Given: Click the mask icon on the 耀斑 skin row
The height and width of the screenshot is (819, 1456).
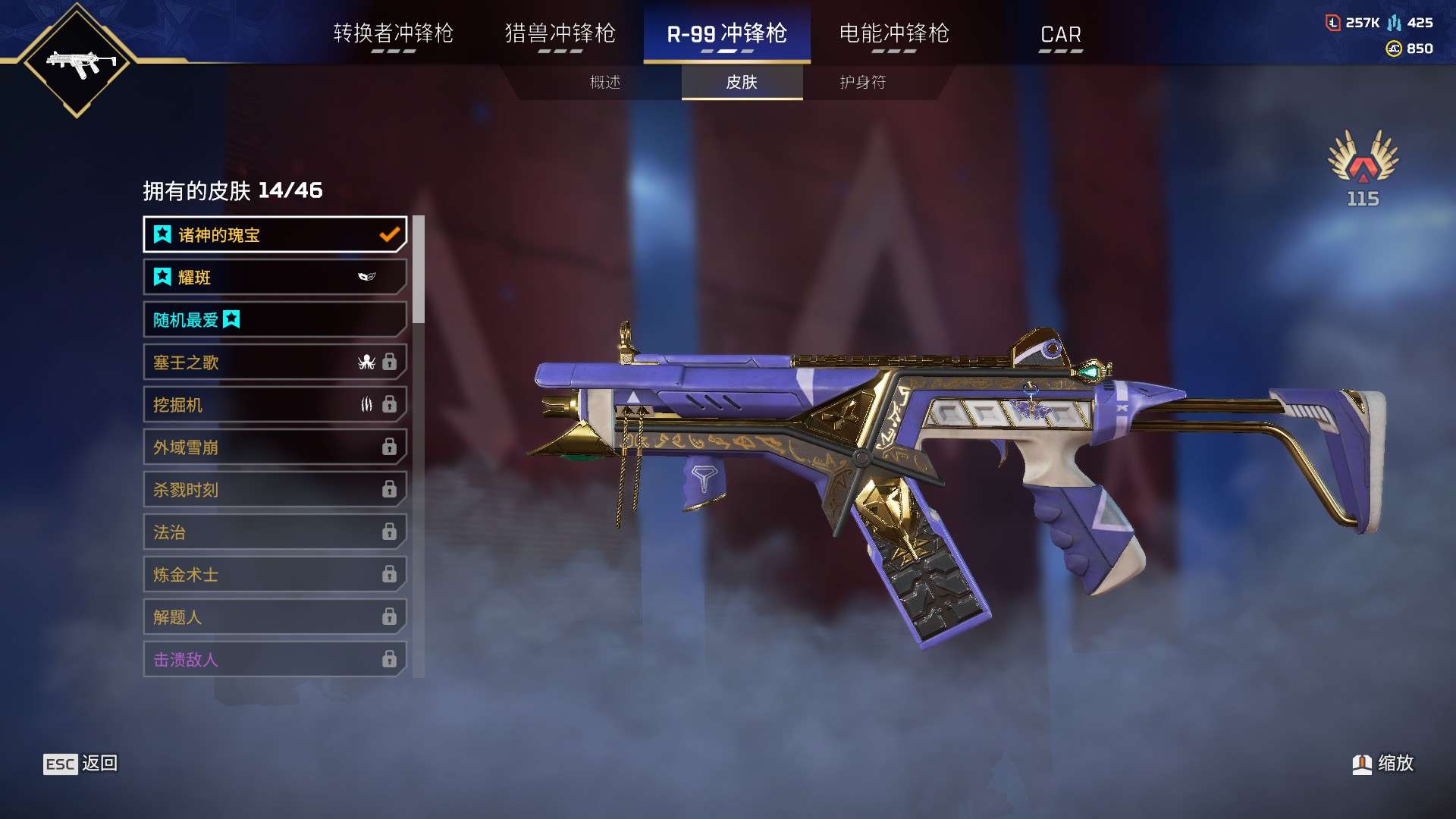Looking at the screenshot, I should point(367,277).
